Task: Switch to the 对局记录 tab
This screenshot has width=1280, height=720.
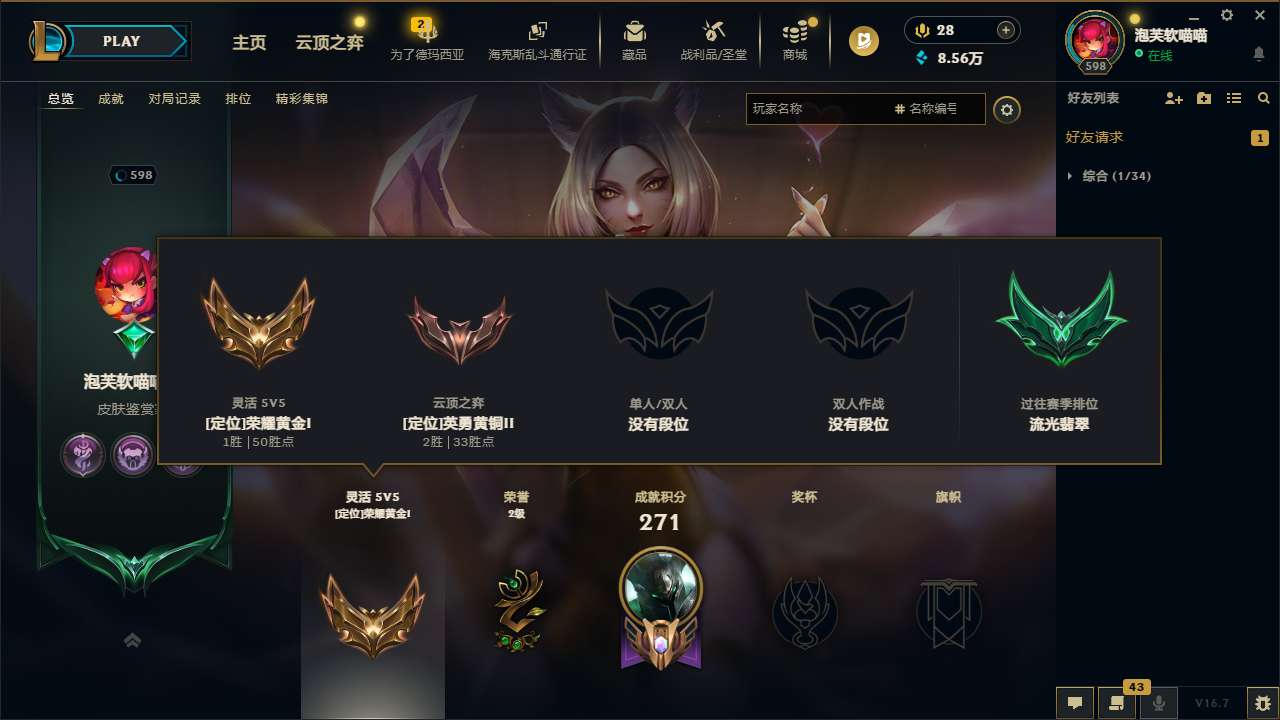Action: click(x=174, y=99)
